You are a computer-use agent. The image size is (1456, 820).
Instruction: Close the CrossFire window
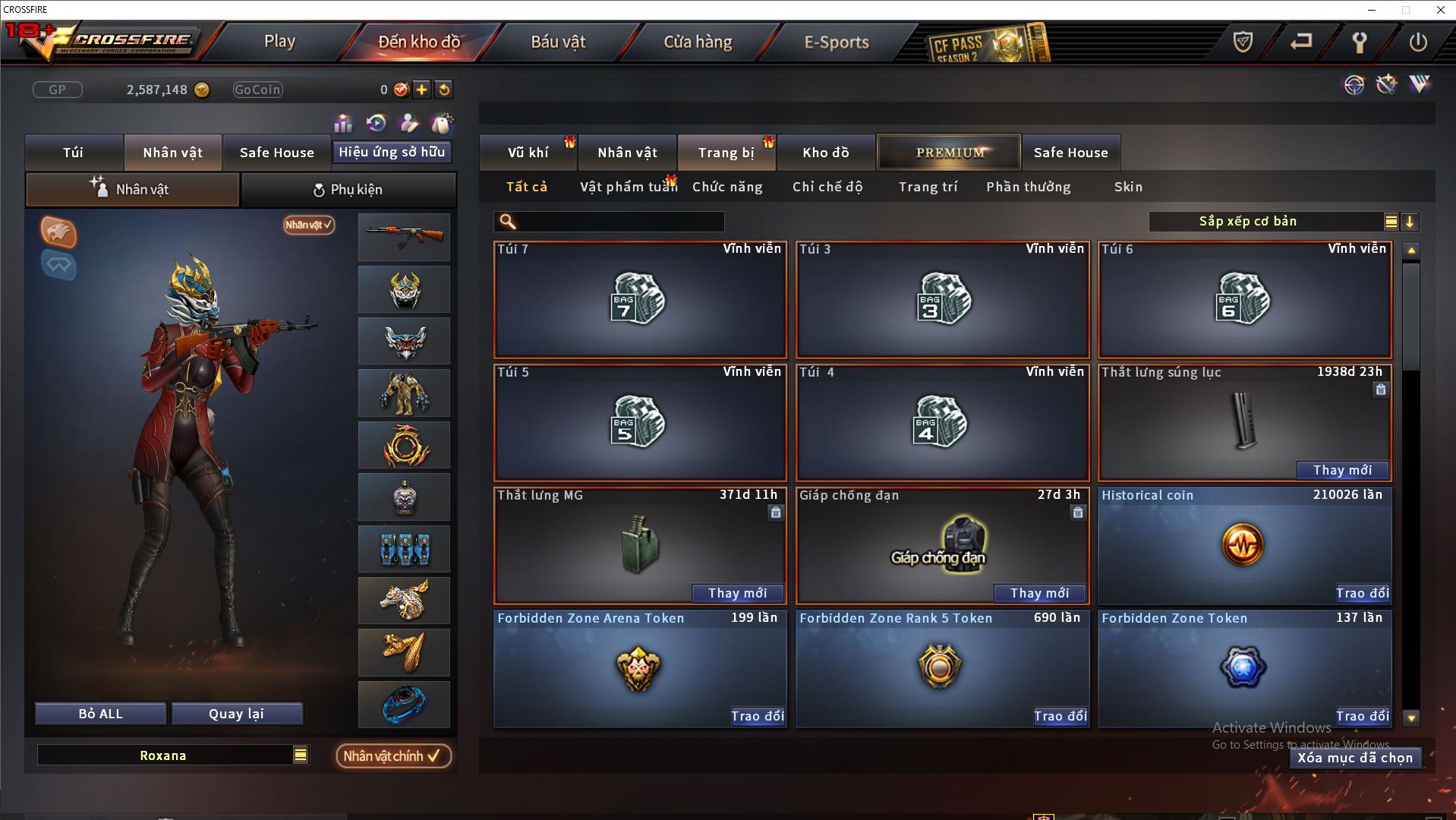(1440, 10)
